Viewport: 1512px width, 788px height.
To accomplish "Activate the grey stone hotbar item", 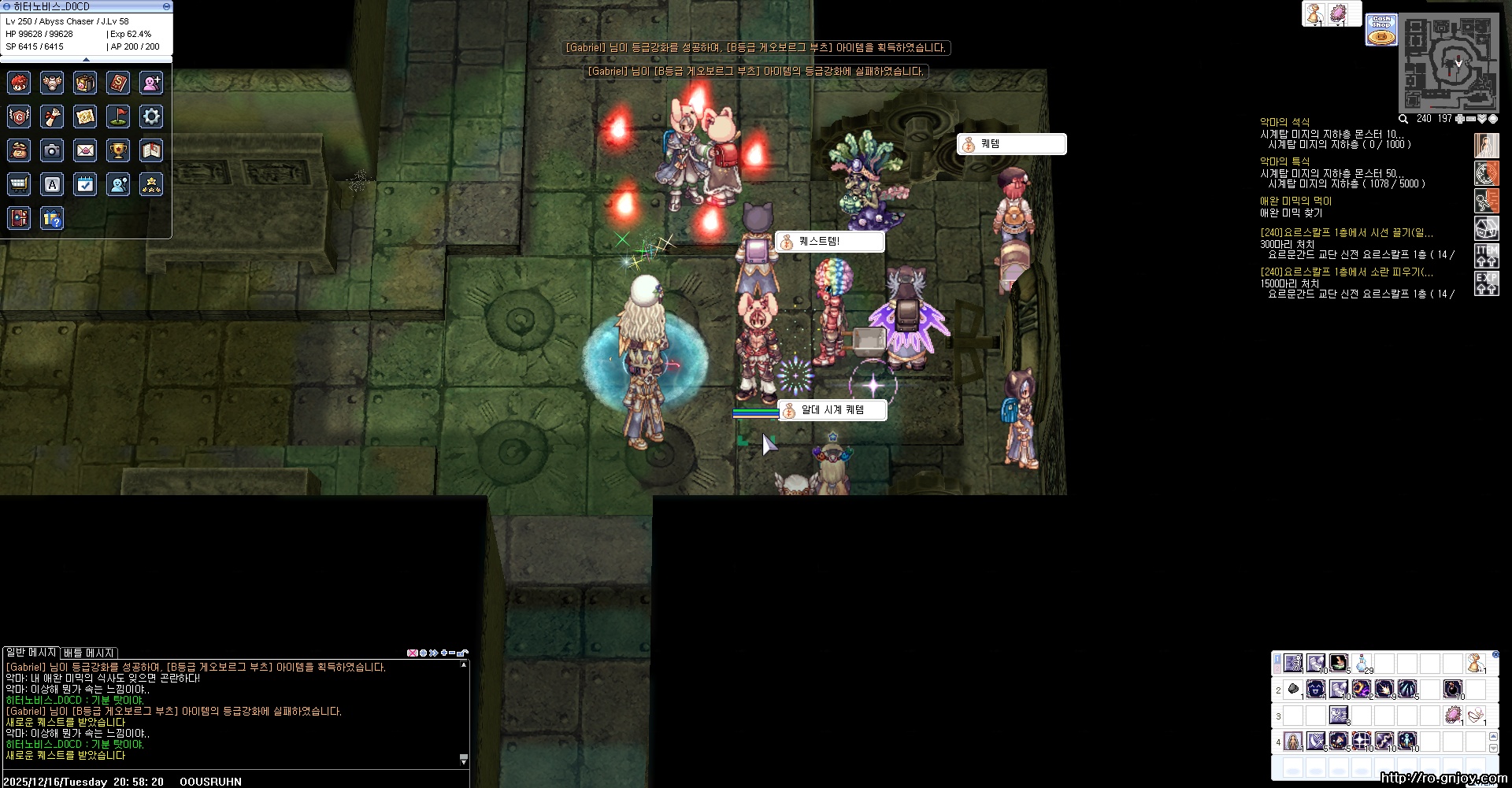I will click(x=1293, y=690).
